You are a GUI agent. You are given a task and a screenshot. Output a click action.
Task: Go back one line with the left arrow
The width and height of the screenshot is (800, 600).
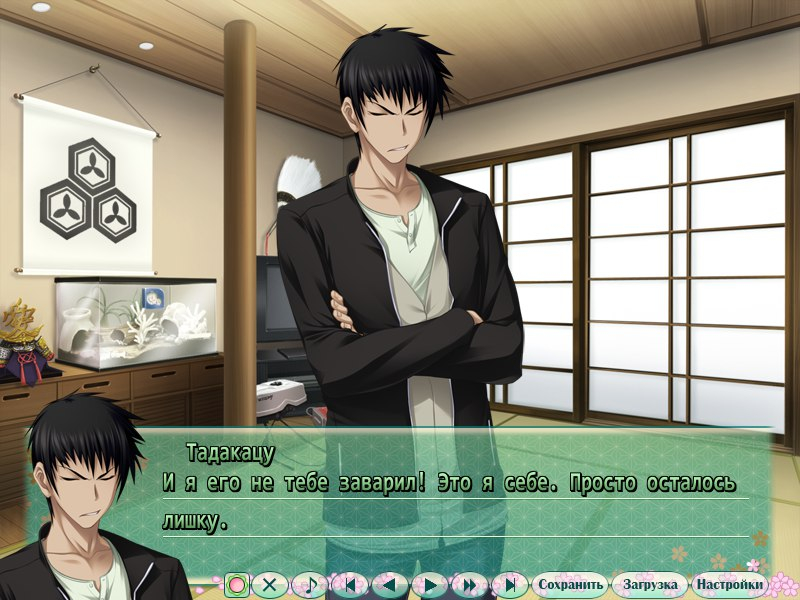tap(389, 585)
